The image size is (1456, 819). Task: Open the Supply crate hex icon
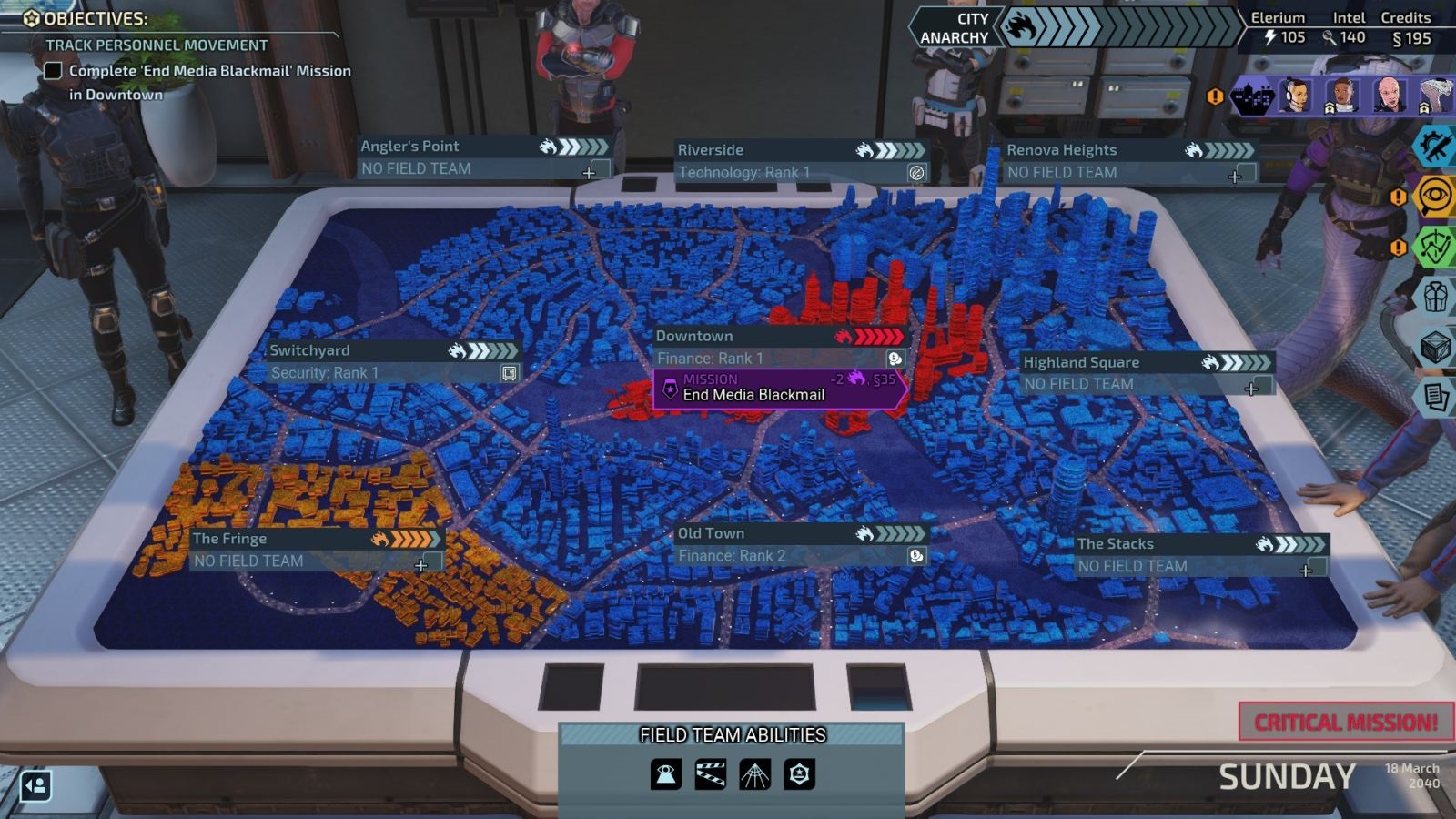coord(1435,347)
